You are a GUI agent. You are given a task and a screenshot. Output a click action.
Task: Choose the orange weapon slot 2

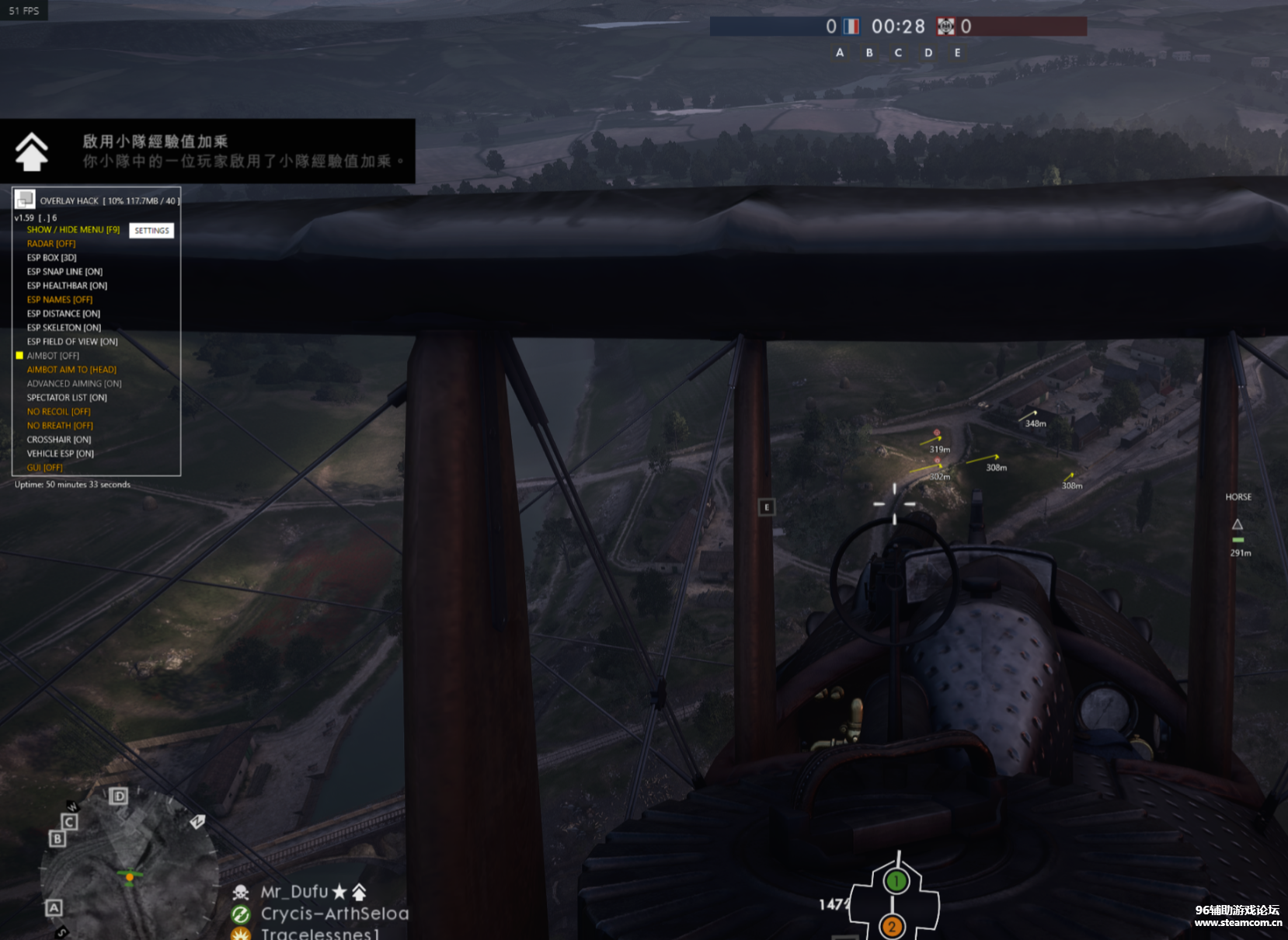(892, 926)
